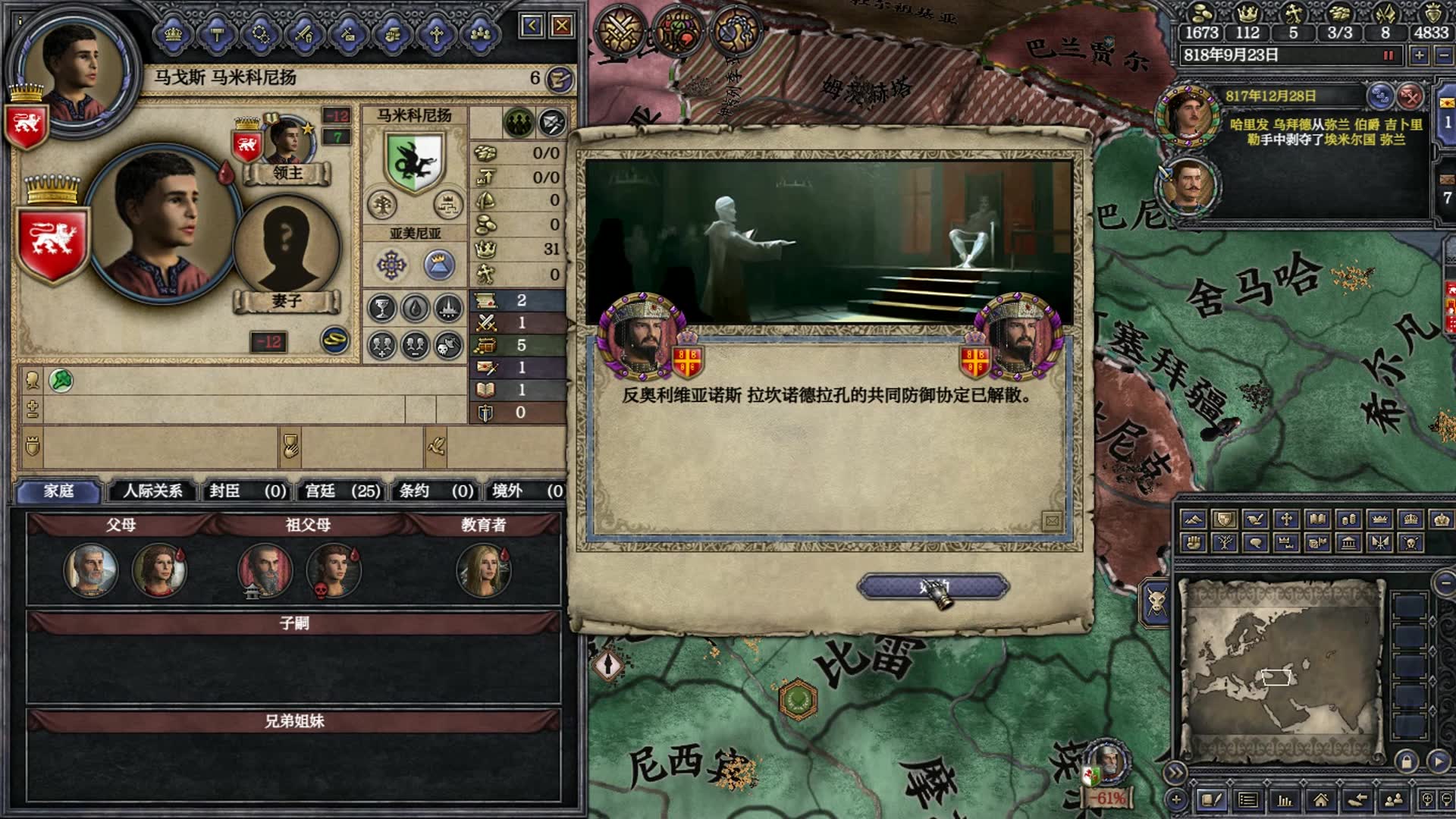Viewport: 1456px width, 819px height.
Task: Click the gold ring marriage icon
Action: click(334, 340)
